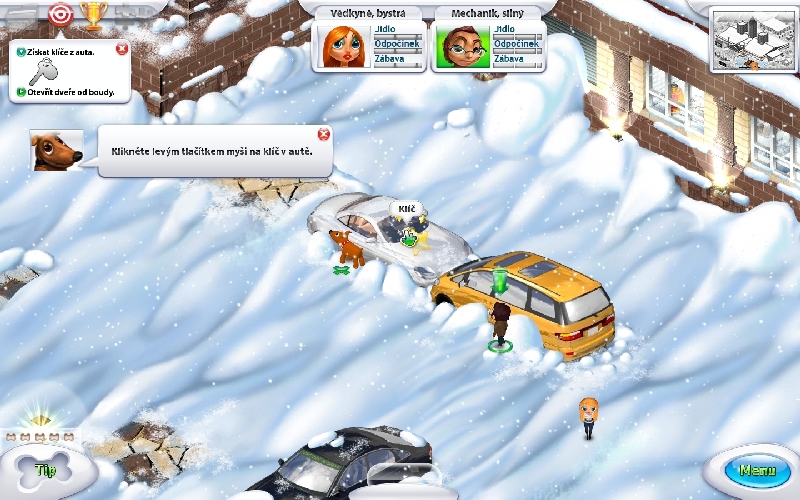Screen dimensions: 800x500
Task: Click the dog portrait beside the hint
Action: click(56, 150)
